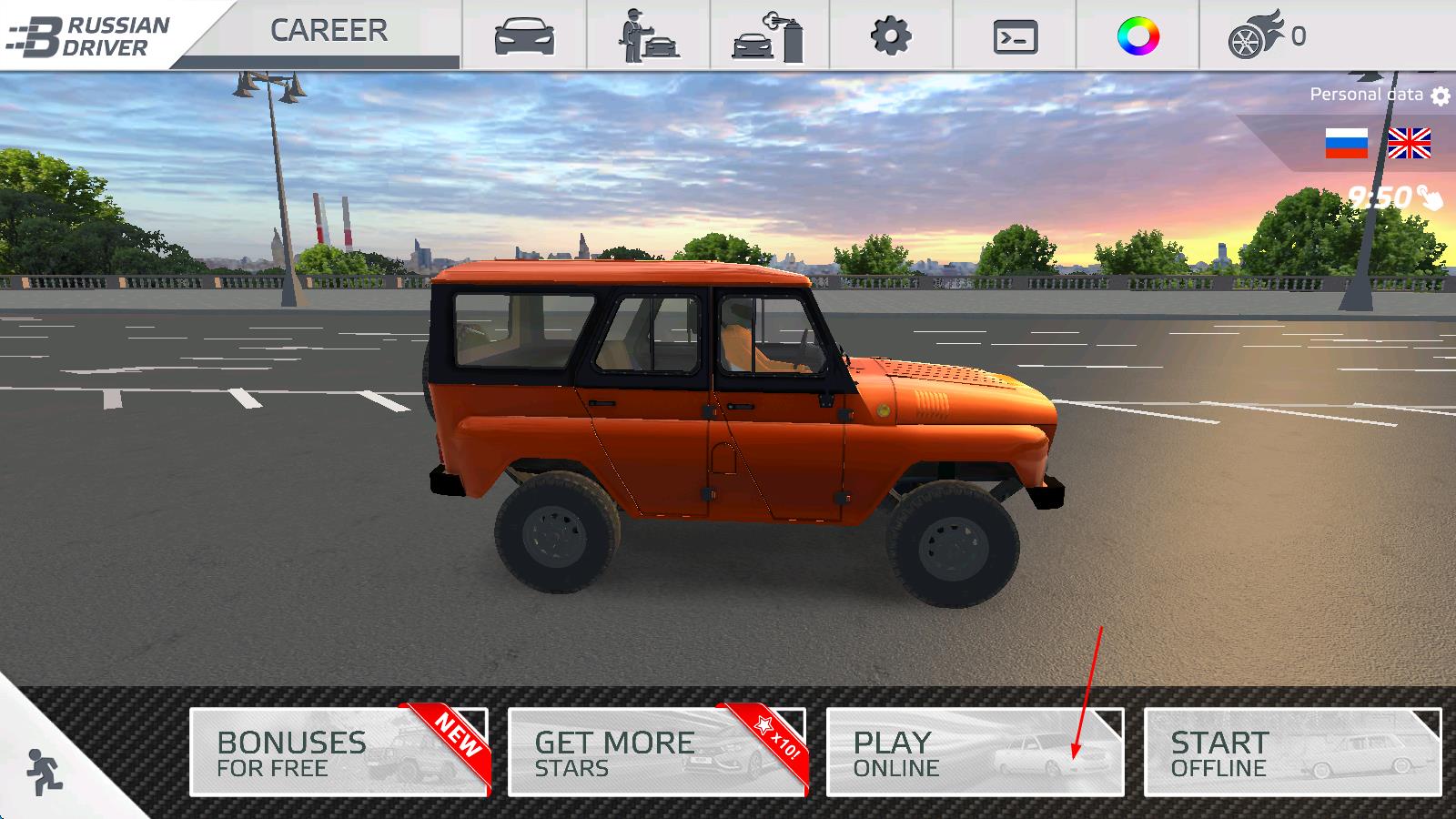The width and height of the screenshot is (1456, 819).
Task: Open the color wheel picker
Action: [1137, 36]
